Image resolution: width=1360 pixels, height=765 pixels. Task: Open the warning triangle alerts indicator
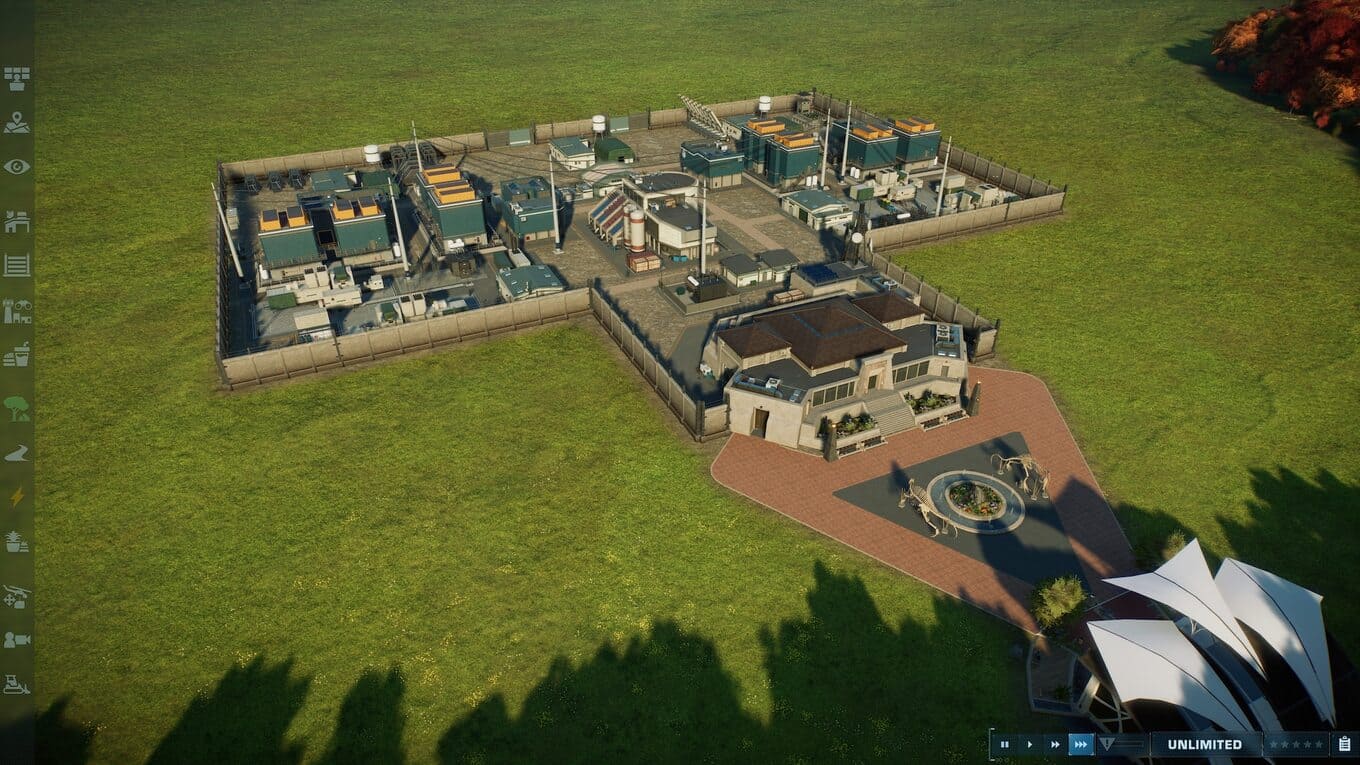coord(1107,745)
